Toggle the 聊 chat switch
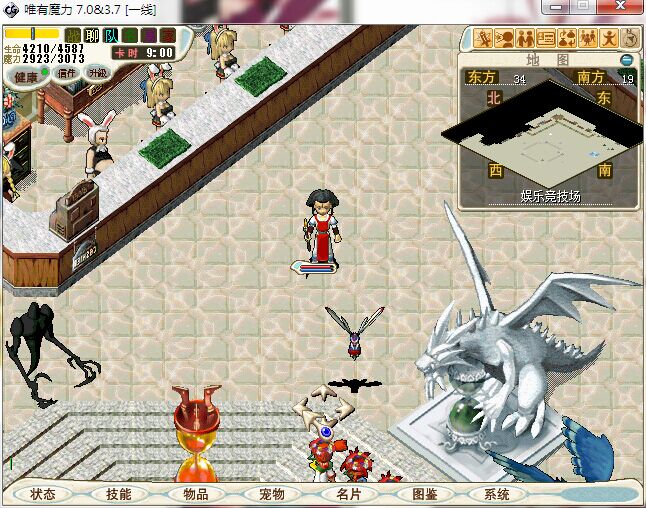Screen dimensions: 646x508 (92, 35)
